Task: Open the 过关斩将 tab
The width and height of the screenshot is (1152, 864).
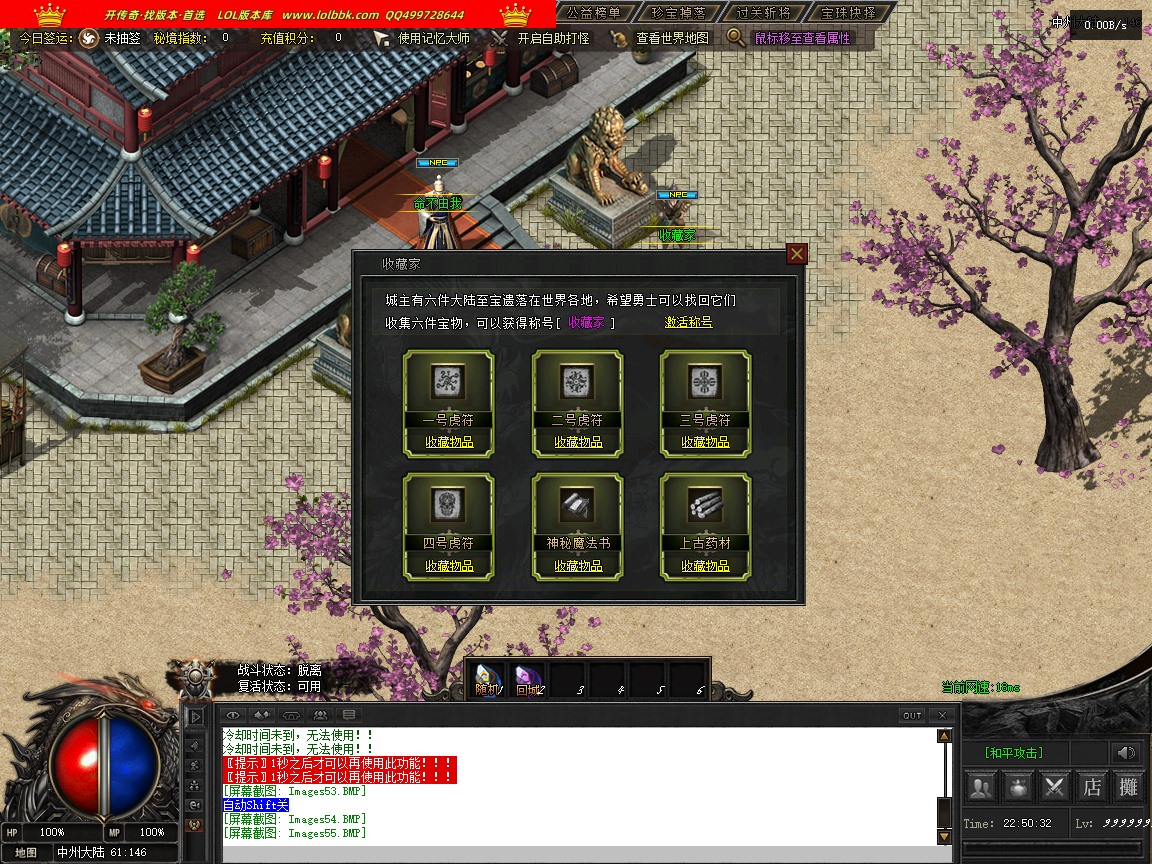Action: click(x=763, y=13)
